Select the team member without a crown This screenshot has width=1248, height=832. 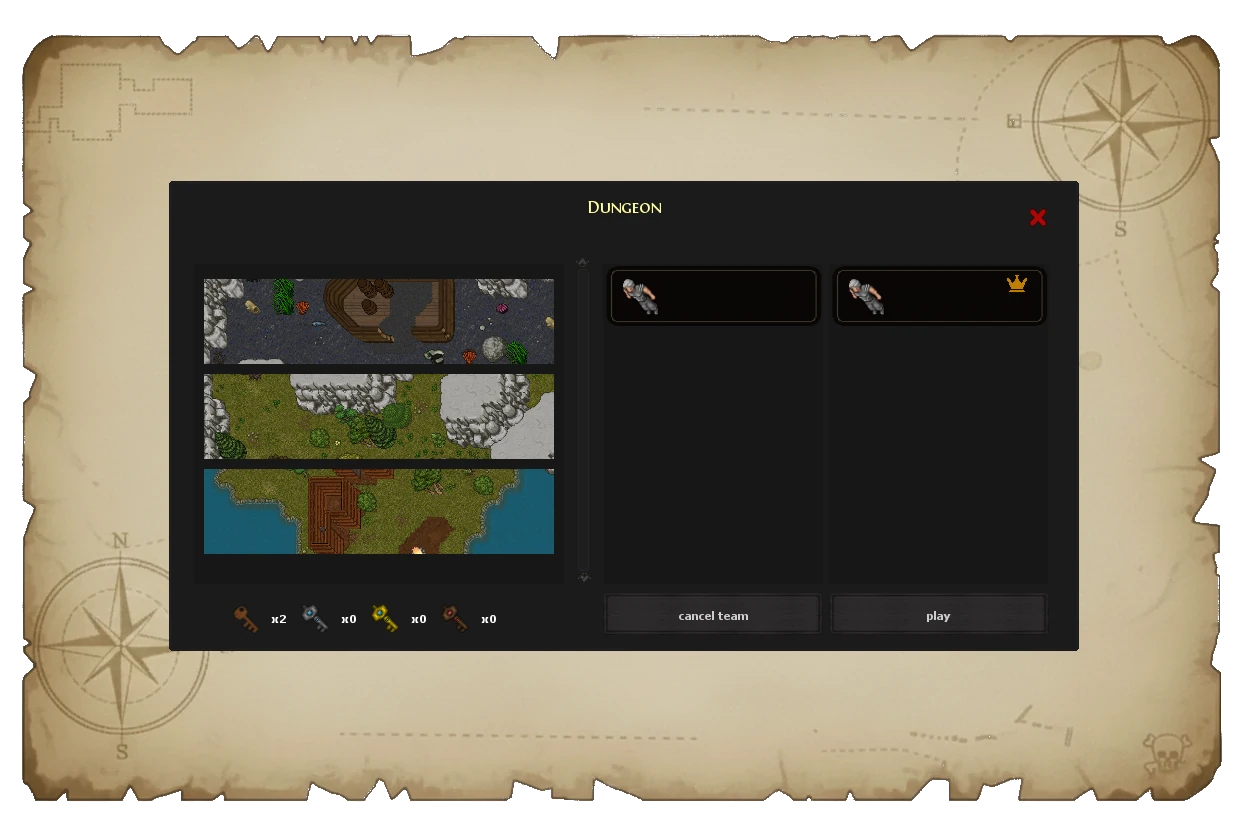coord(714,296)
